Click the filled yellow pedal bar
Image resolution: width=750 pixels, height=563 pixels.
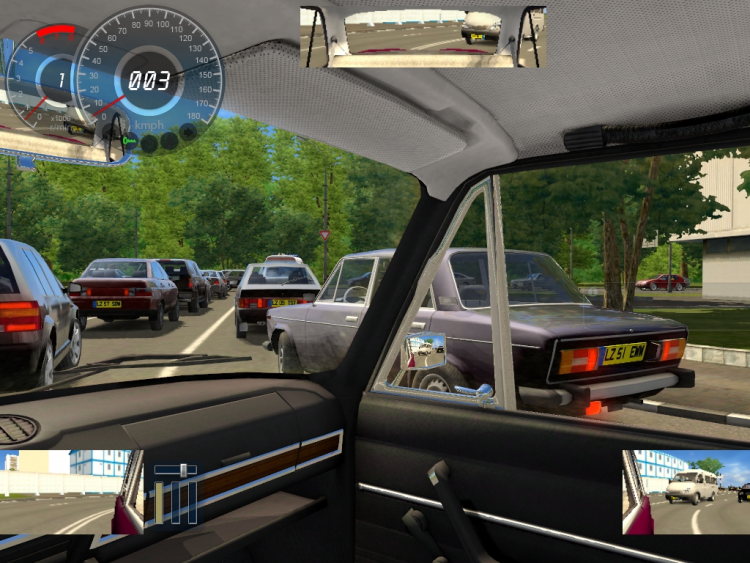point(160,502)
